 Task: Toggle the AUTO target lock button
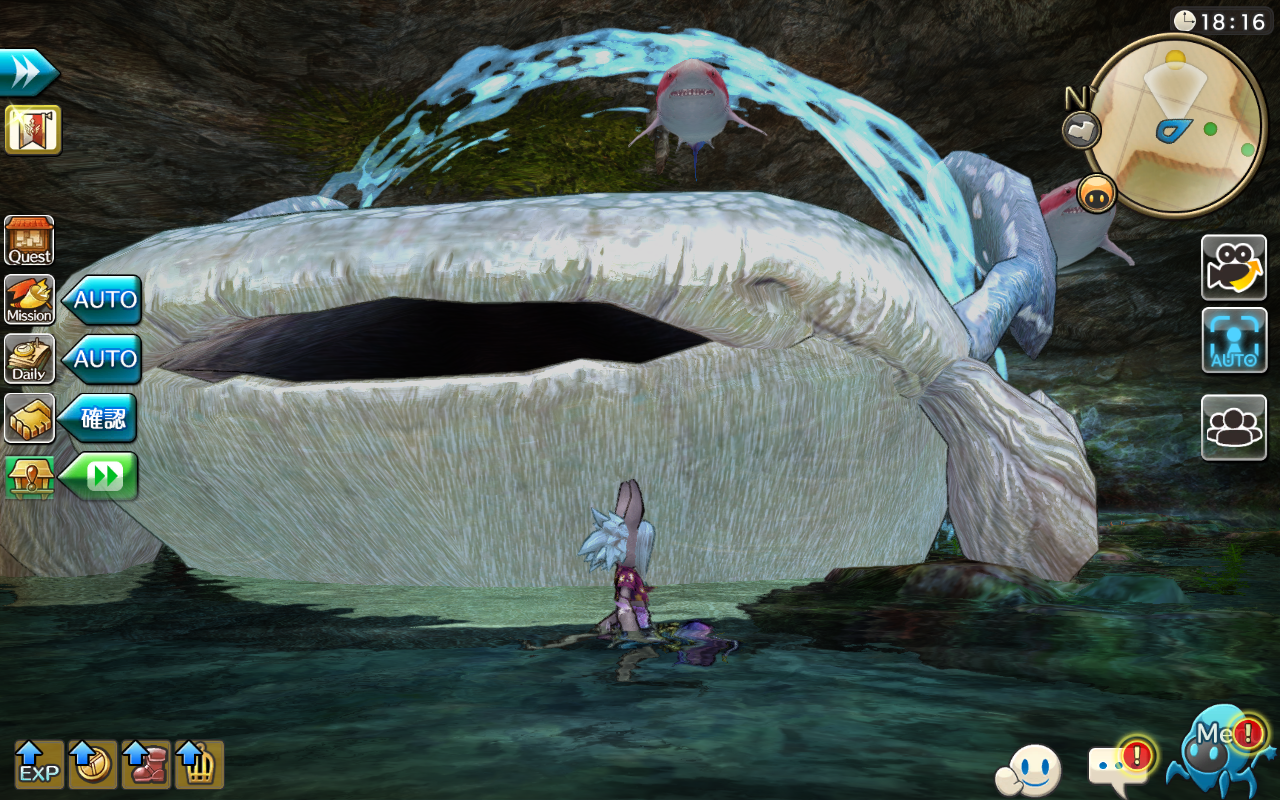tap(1234, 341)
